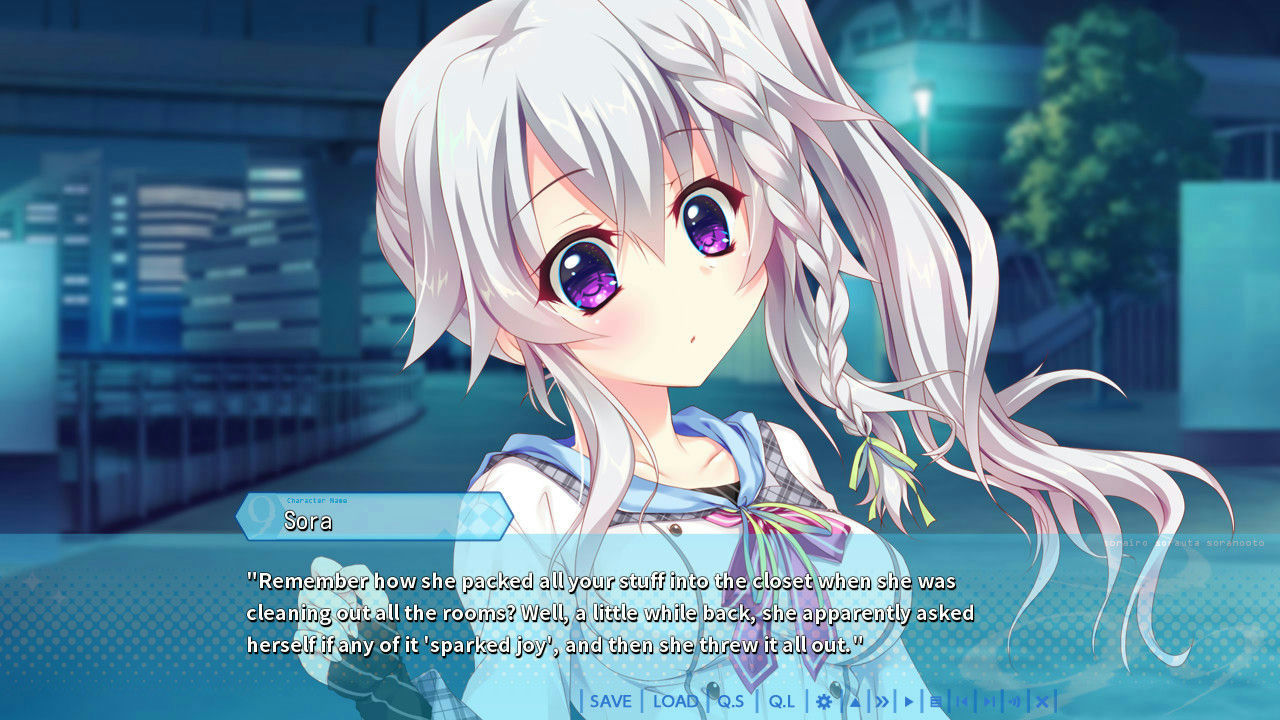Perform a quick save with Q.S
This screenshot has width=1280, height=720.
pyautogui.click(x=731, y=701)
